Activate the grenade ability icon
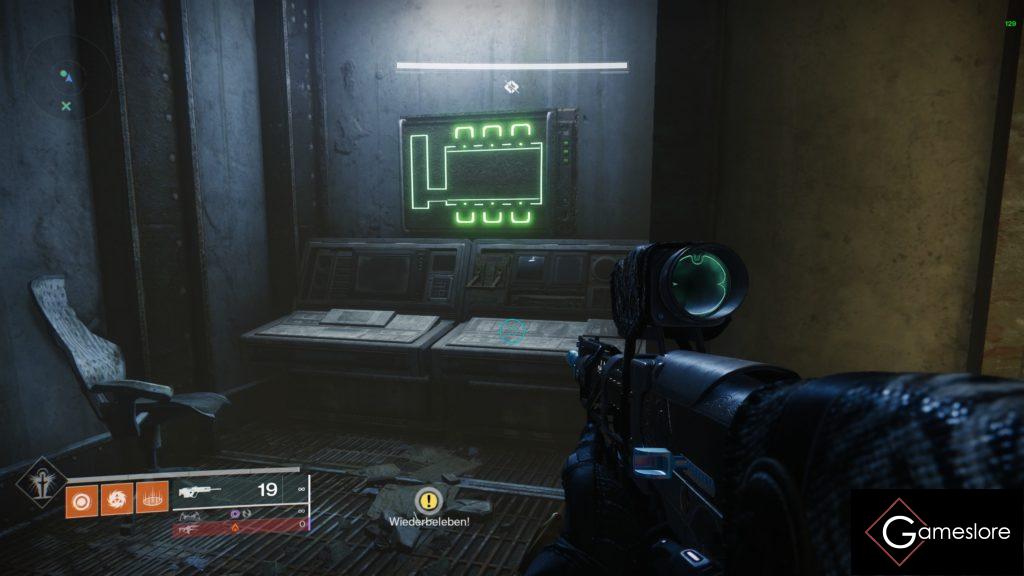Viewport: 1024px width, 576px height. click(82, 499)
